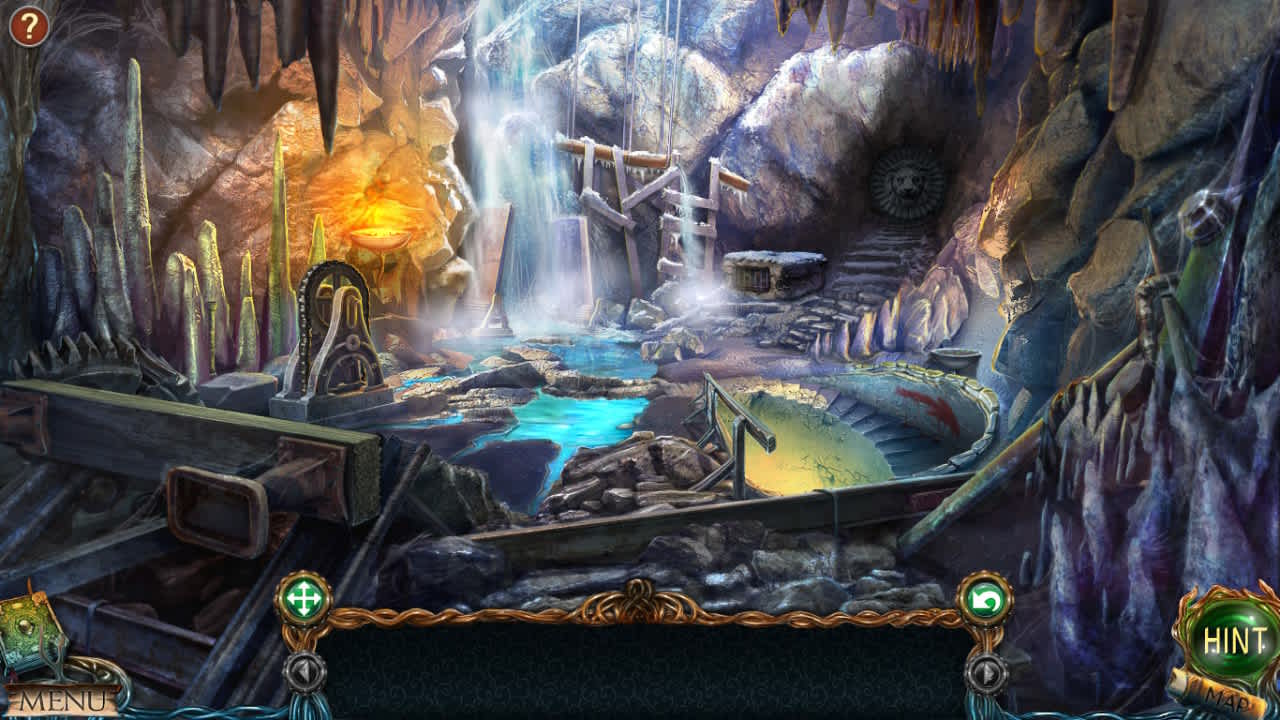Examine the lion face carving in the cave
This screenshot has width=1280, height=720.
pos(908,182)
